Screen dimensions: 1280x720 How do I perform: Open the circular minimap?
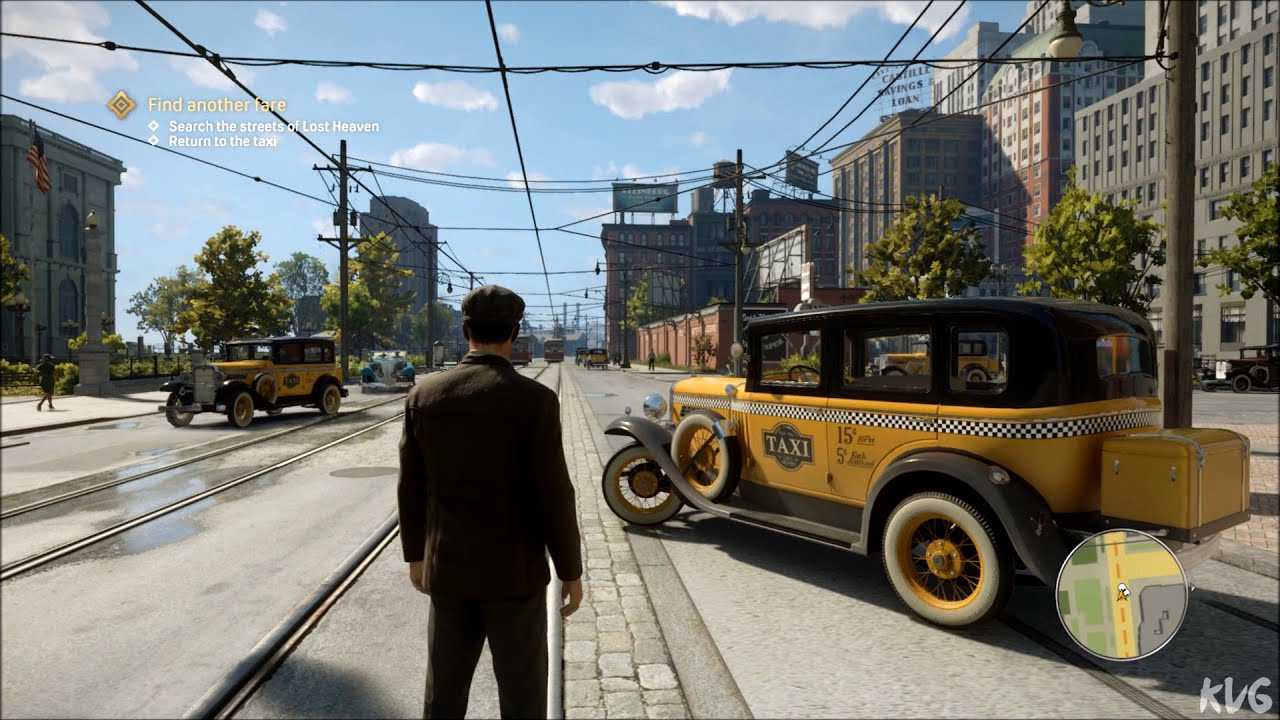(x=1121, y=593)
